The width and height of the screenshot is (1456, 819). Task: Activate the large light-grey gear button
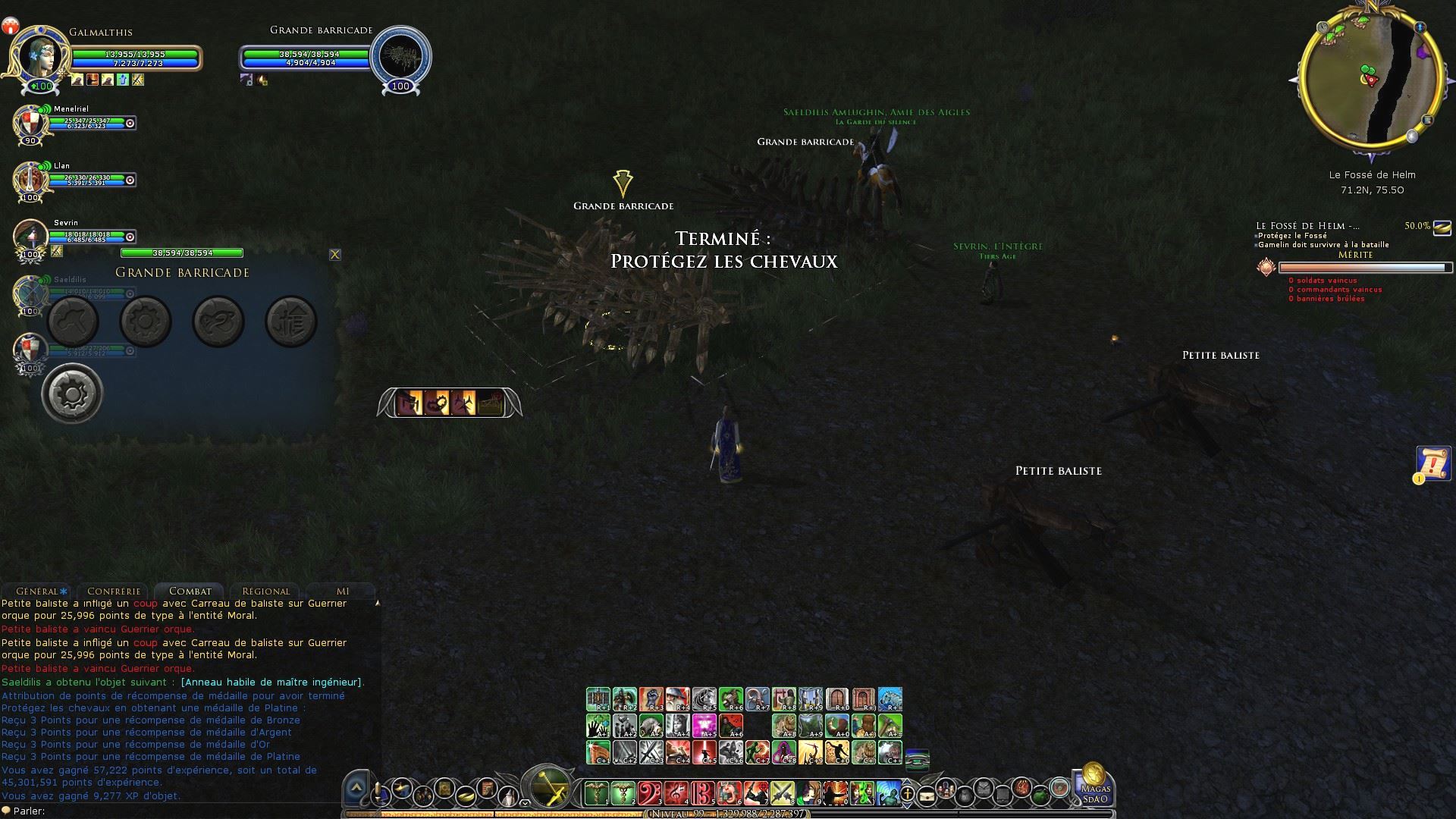click(x=72, y=394)
